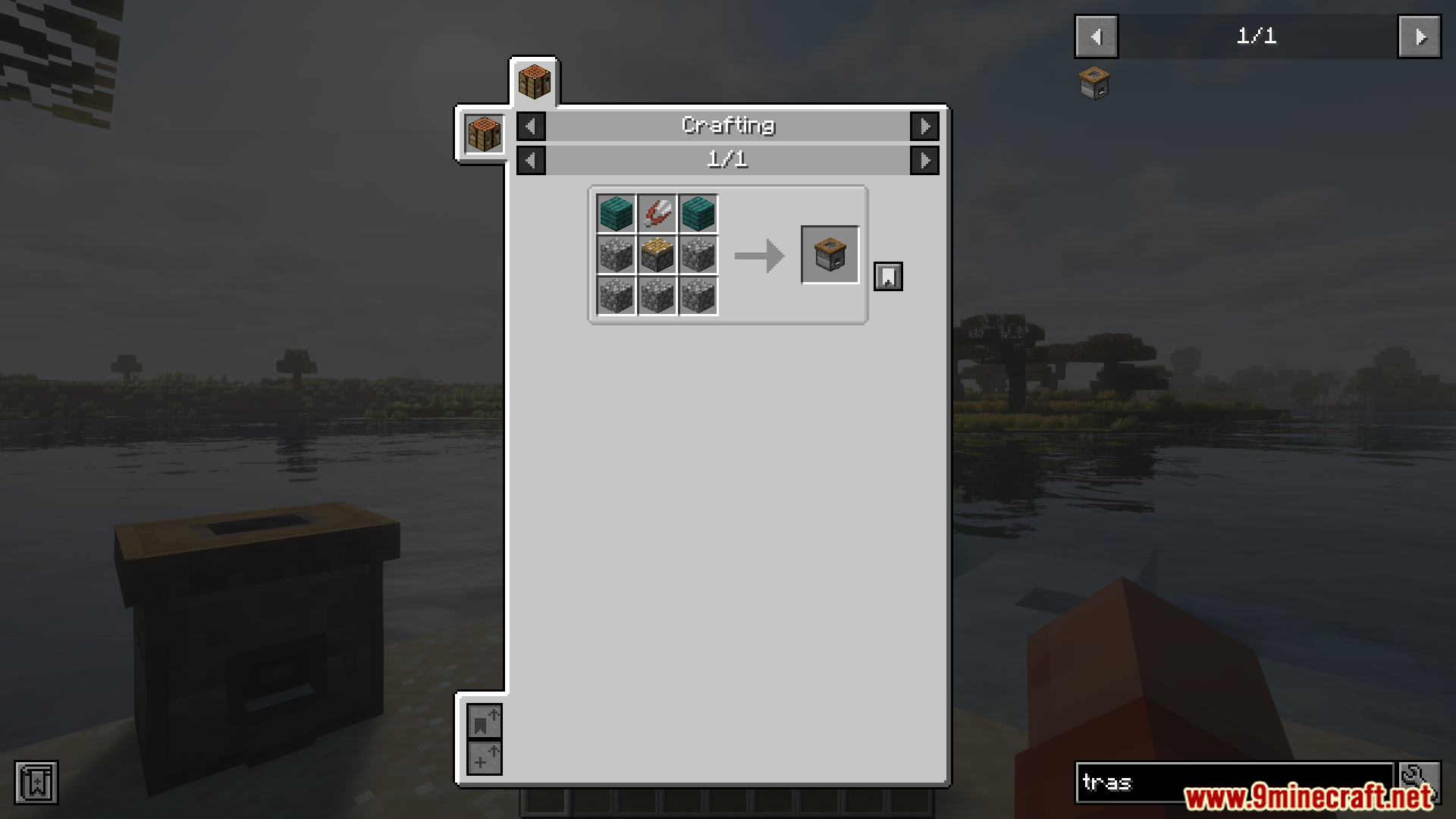The width and height of the screenshot is (1456, 819).
Task: Click the crafting table catalyst icon beside the Crafting title
Action: coord(484,135)
